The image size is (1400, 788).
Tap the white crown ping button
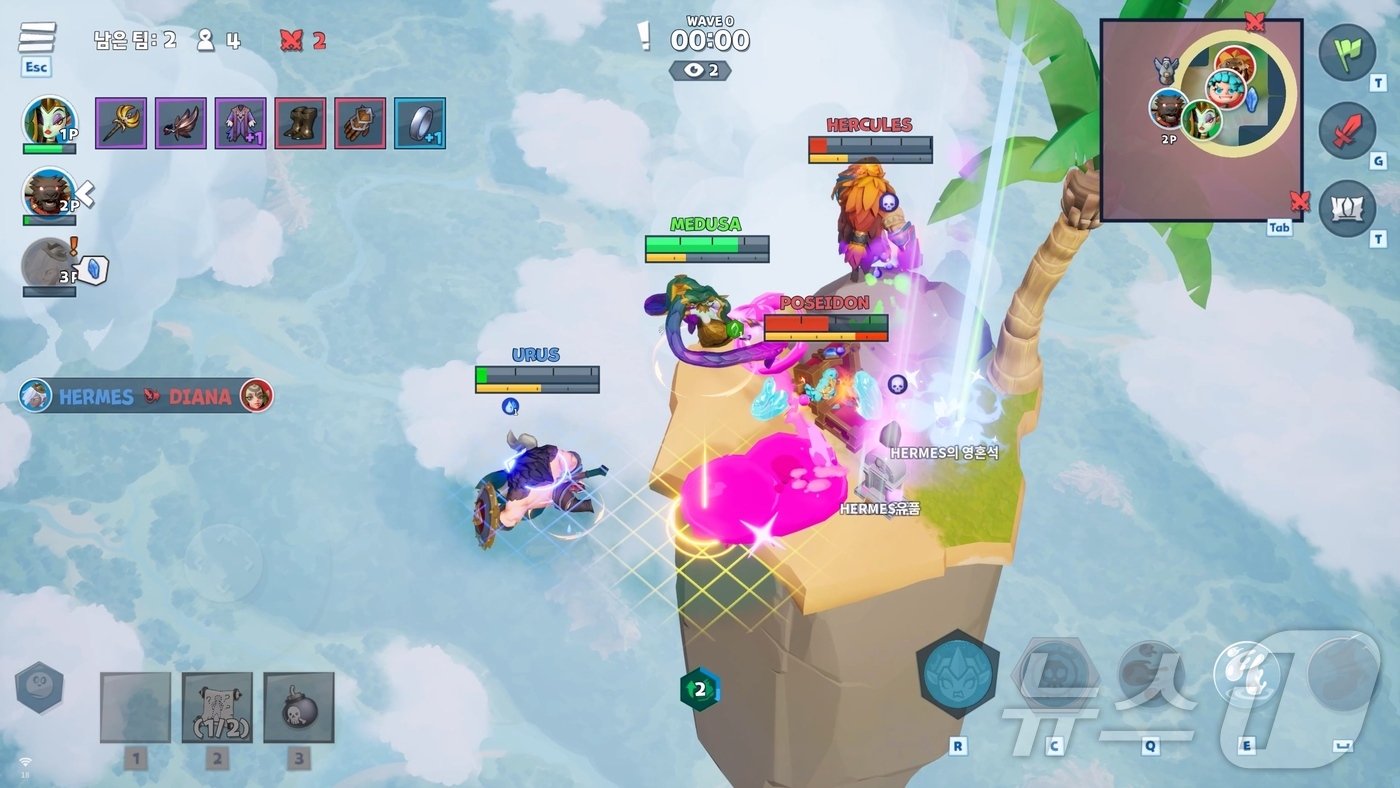click(1347, 208)
